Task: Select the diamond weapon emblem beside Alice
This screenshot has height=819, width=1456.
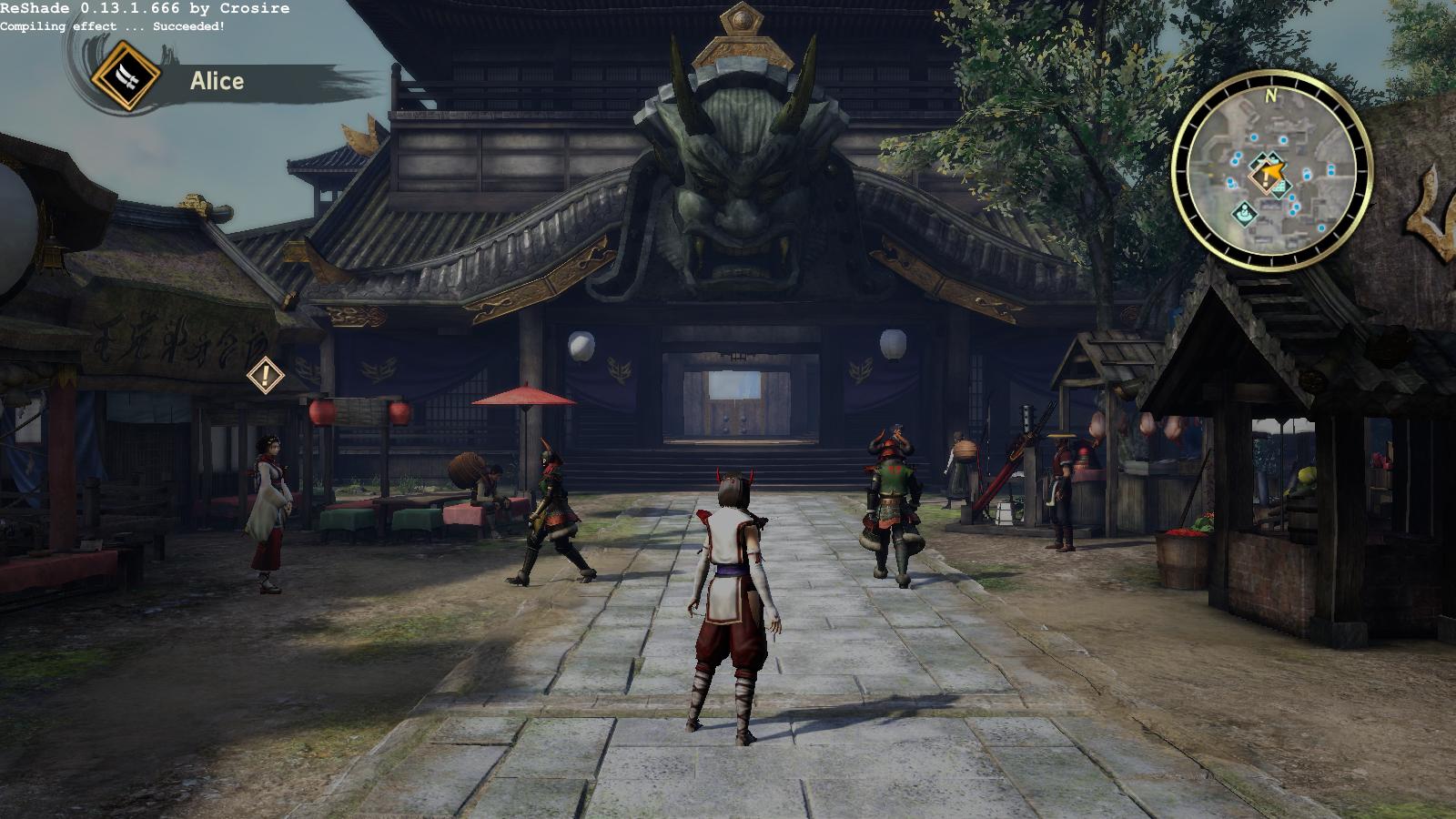Action: [126, 76]
